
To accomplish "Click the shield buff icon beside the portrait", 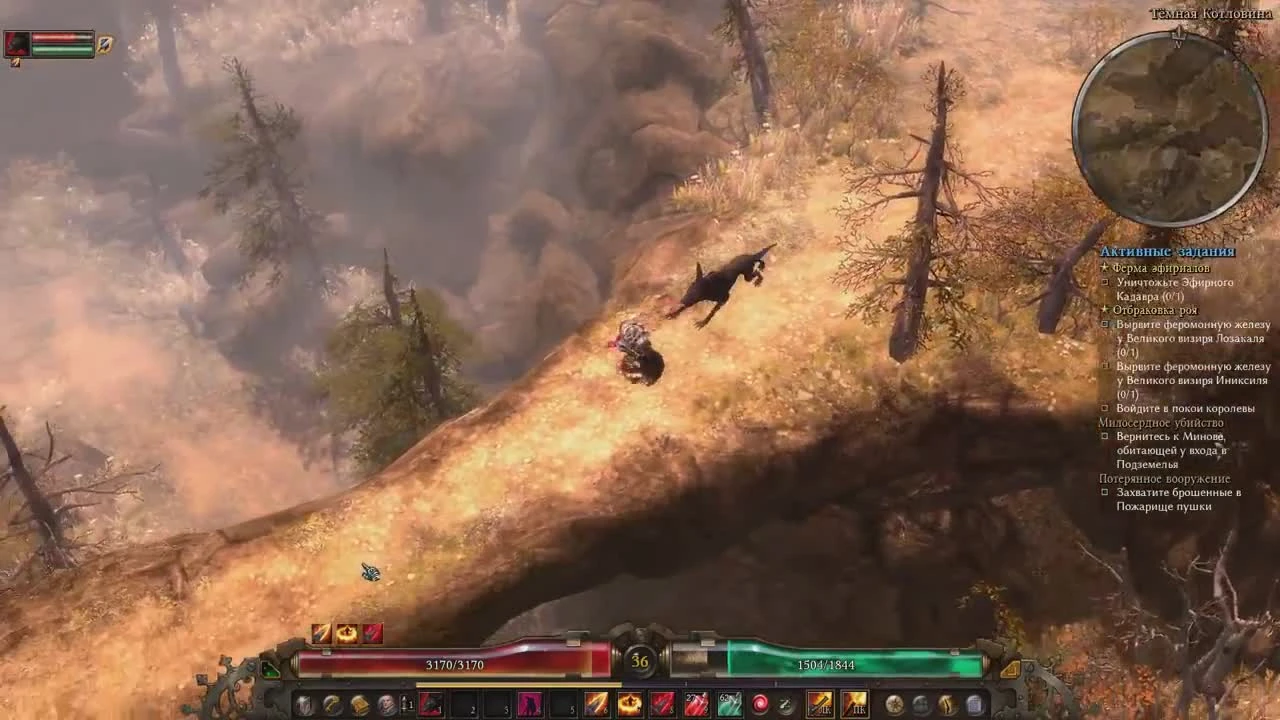I will point(104,46).
